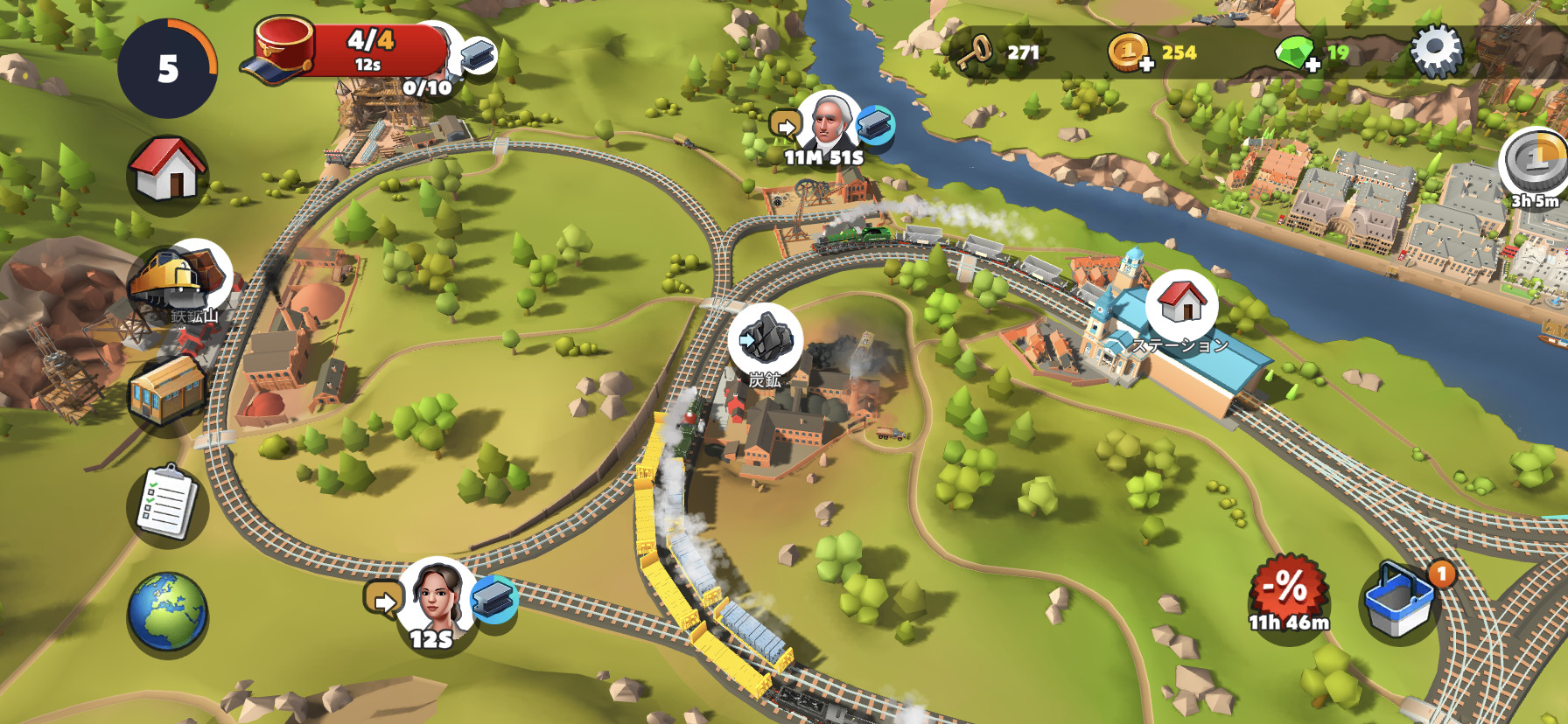Open the red conductor hat dispatcher panel
This screenshot has width=1568, height=724.
tap(350, 51)
